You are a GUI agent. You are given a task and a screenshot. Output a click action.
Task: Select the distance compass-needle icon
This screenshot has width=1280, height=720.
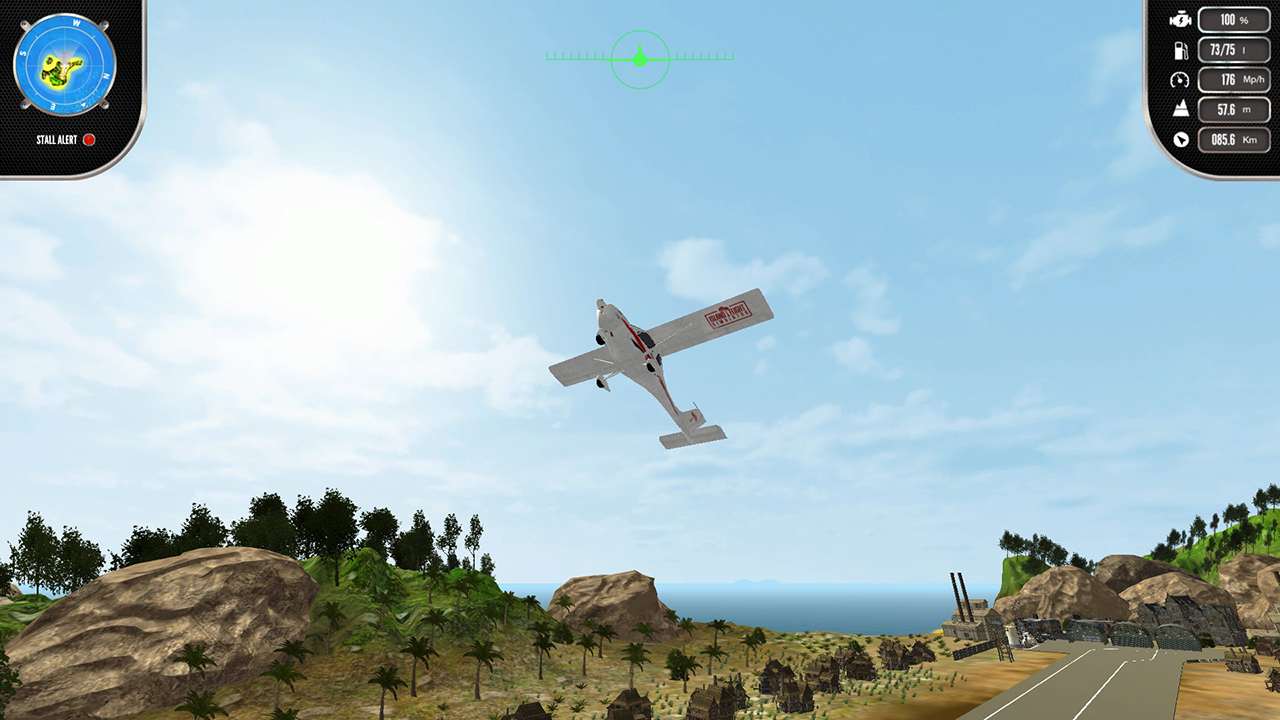pos(1180,140)
